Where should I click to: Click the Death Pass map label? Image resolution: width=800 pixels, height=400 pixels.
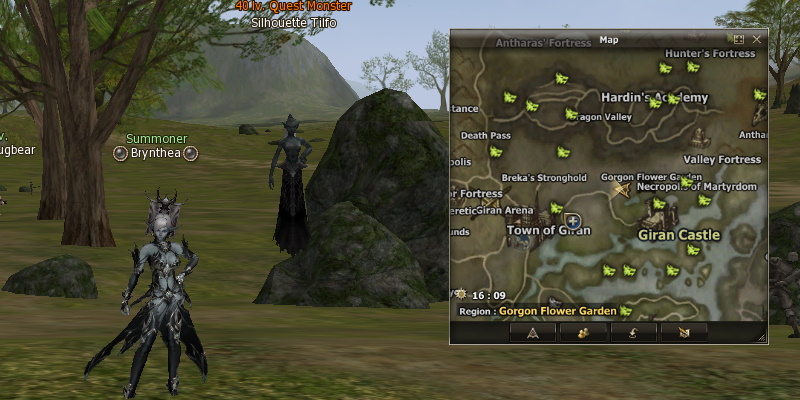(486, 135)
